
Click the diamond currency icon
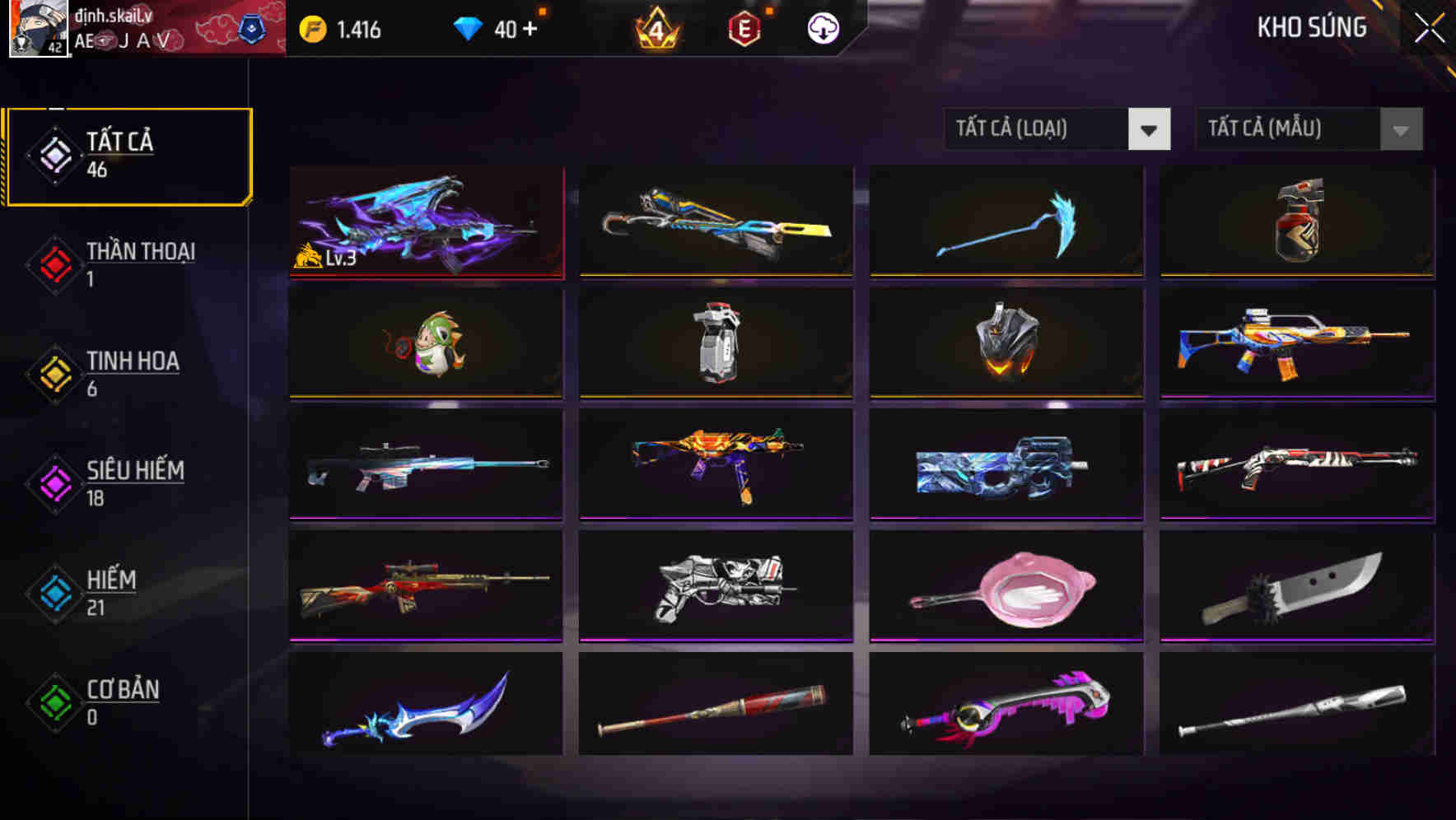coord(466,27)
